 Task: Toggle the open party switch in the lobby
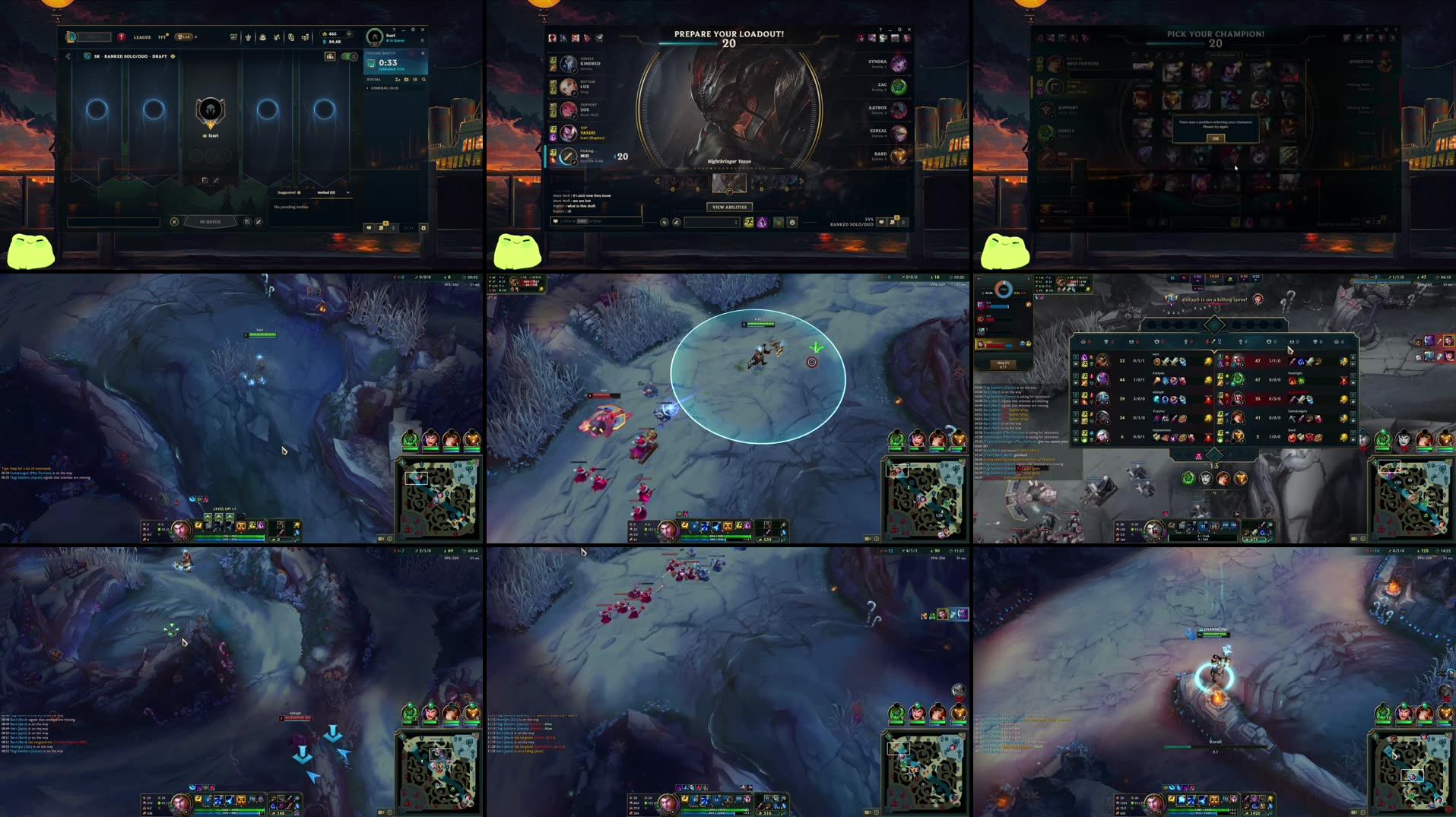pos(349,55)
